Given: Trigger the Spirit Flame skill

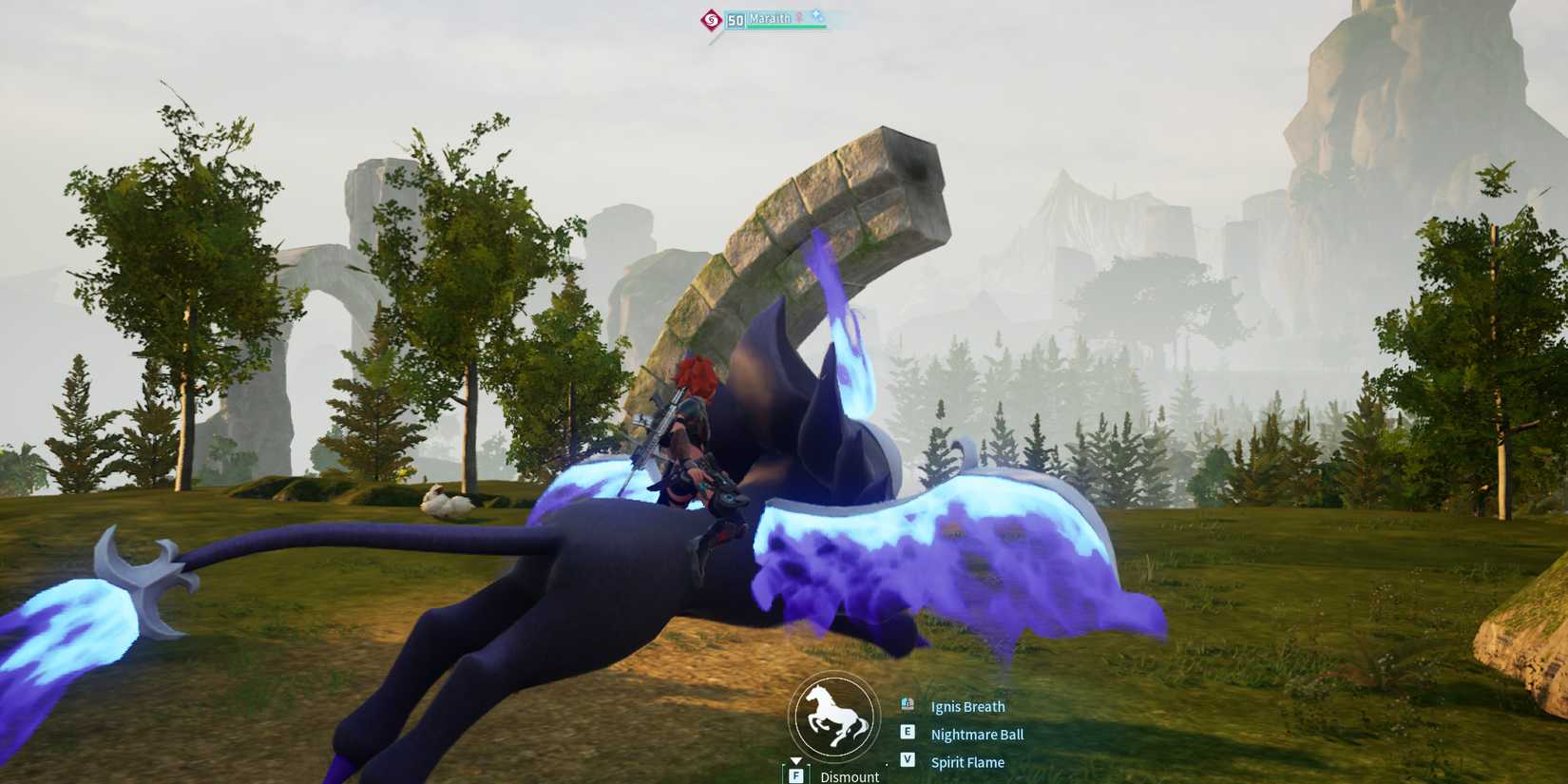Looking at the screenshot, I should [966, 761].
